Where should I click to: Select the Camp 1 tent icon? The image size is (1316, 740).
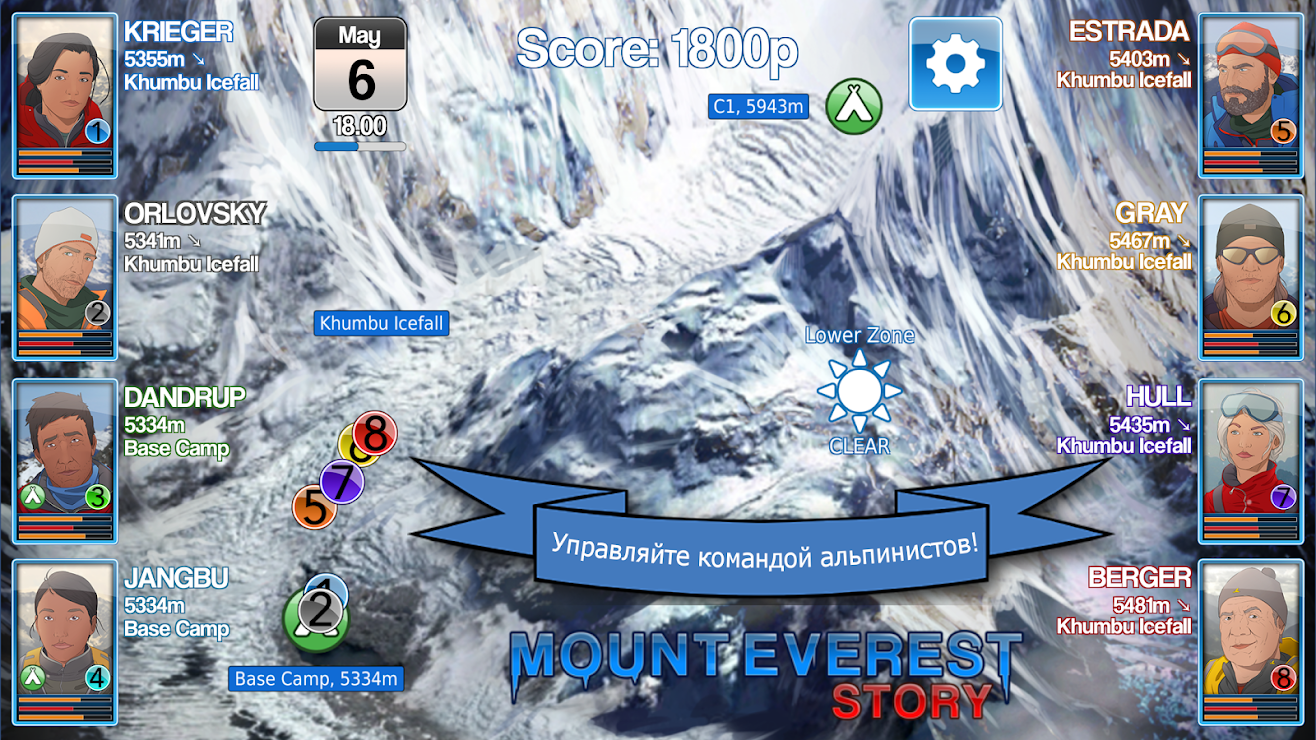click(x=852, y=103)
